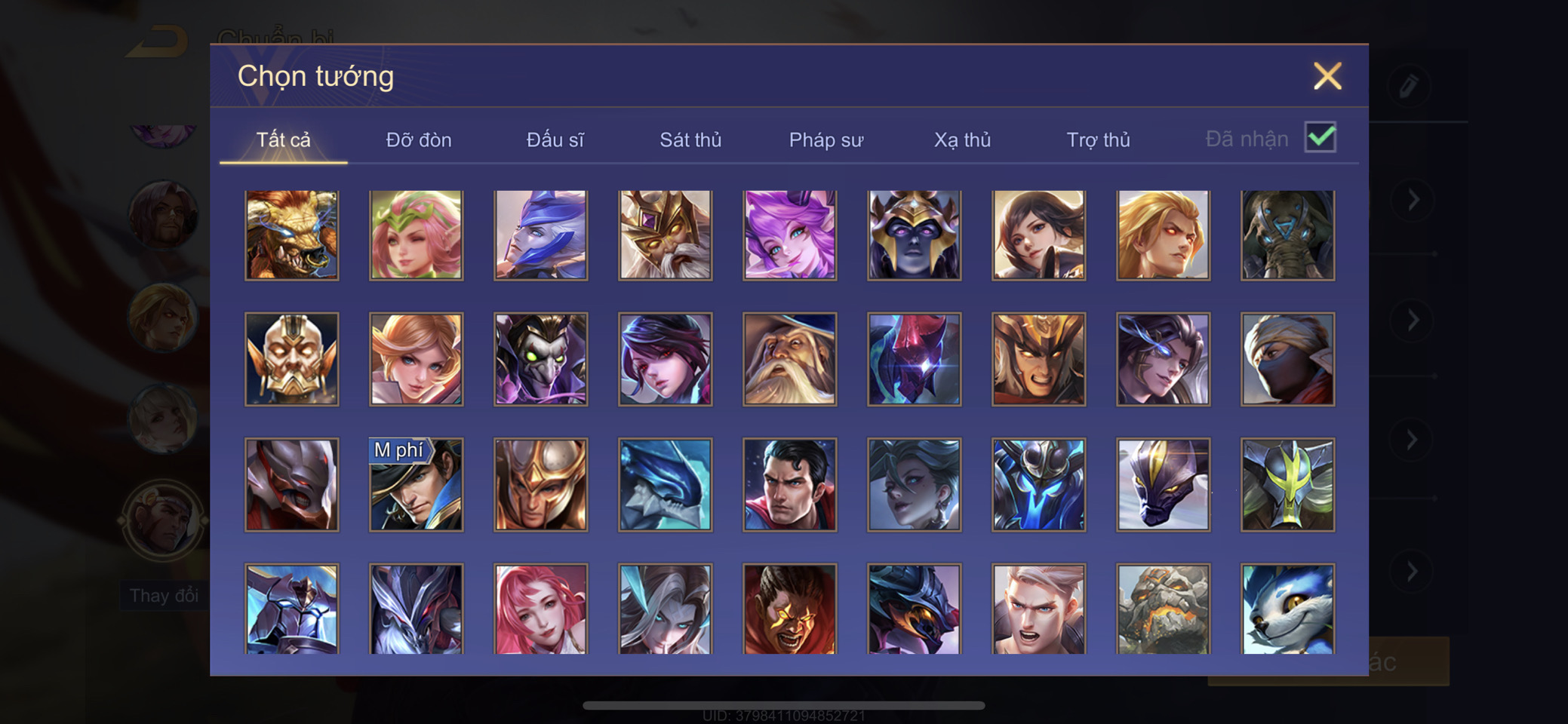Screen dimensions: 1568x724
Task: Select the masked ninja with turban
Action: coord(1287,360)
